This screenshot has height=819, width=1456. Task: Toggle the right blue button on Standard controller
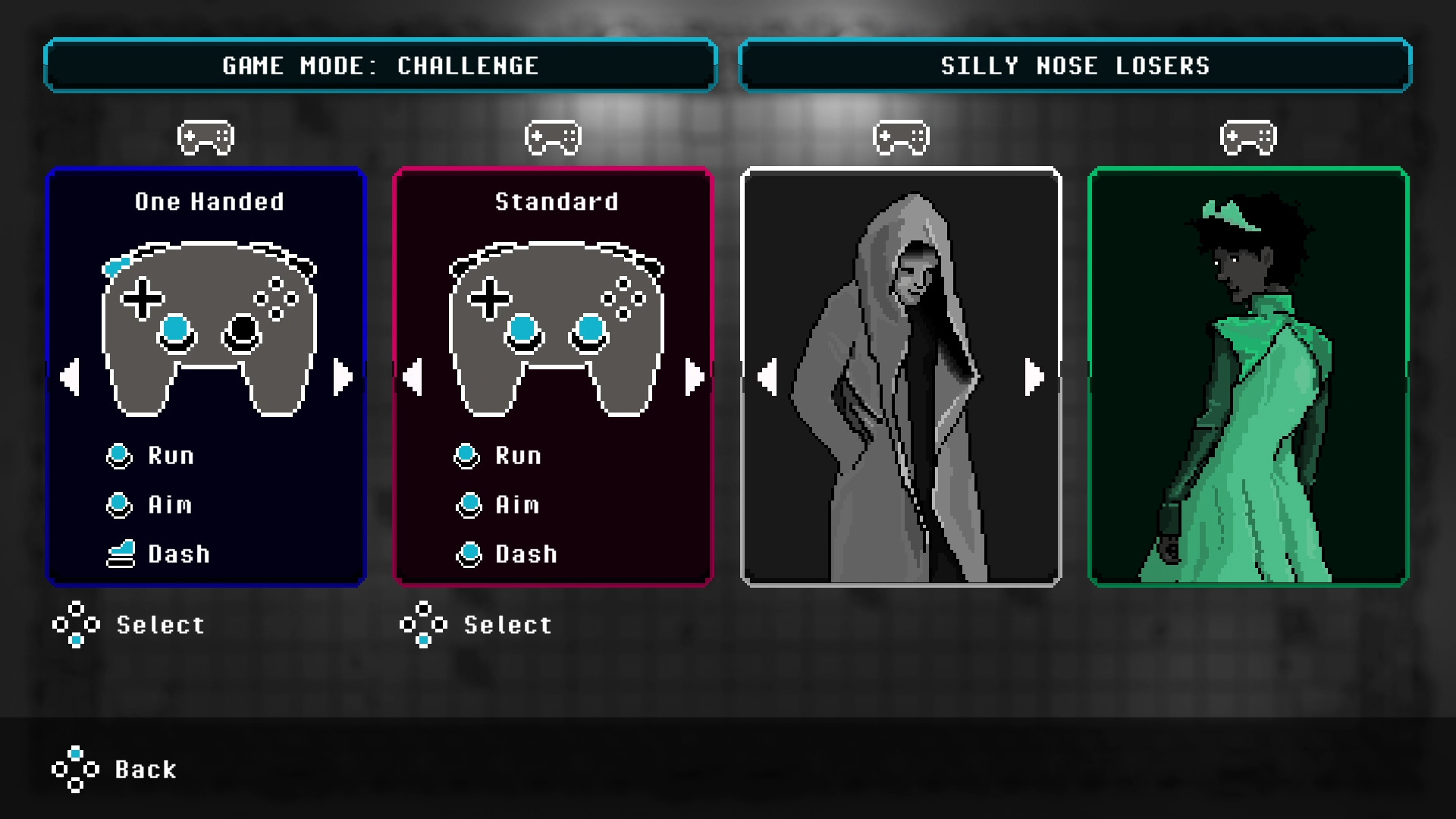[x=589, y=329]
